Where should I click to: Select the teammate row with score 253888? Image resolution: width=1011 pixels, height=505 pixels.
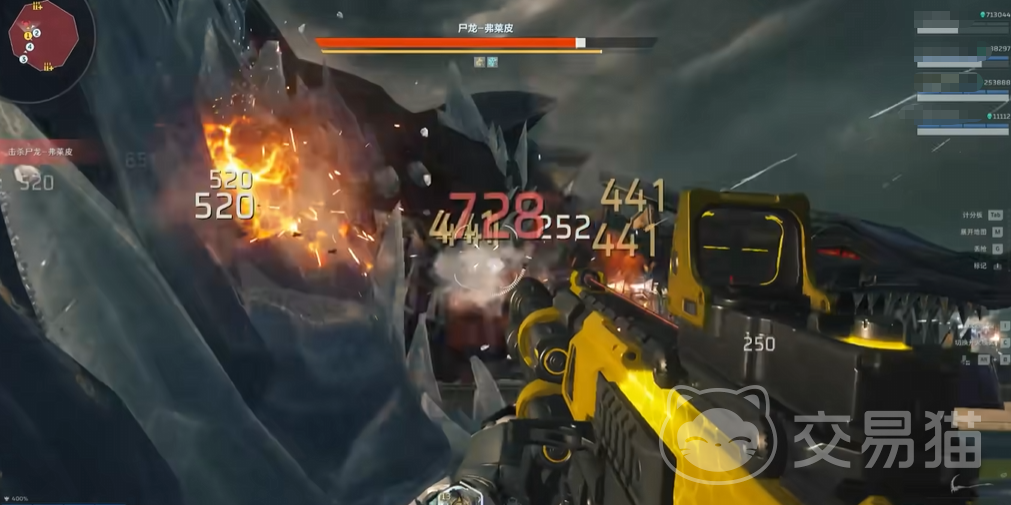tap(962, 89)
